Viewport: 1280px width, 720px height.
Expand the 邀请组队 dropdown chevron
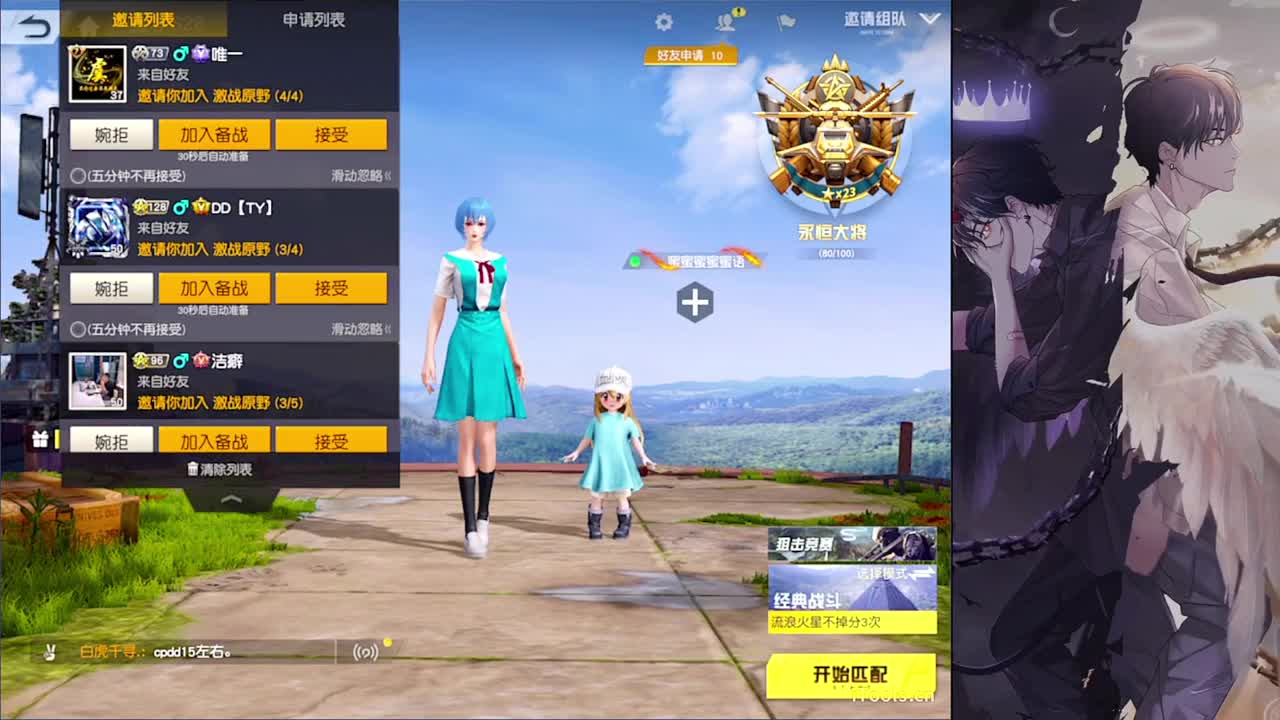coord(930,18)
